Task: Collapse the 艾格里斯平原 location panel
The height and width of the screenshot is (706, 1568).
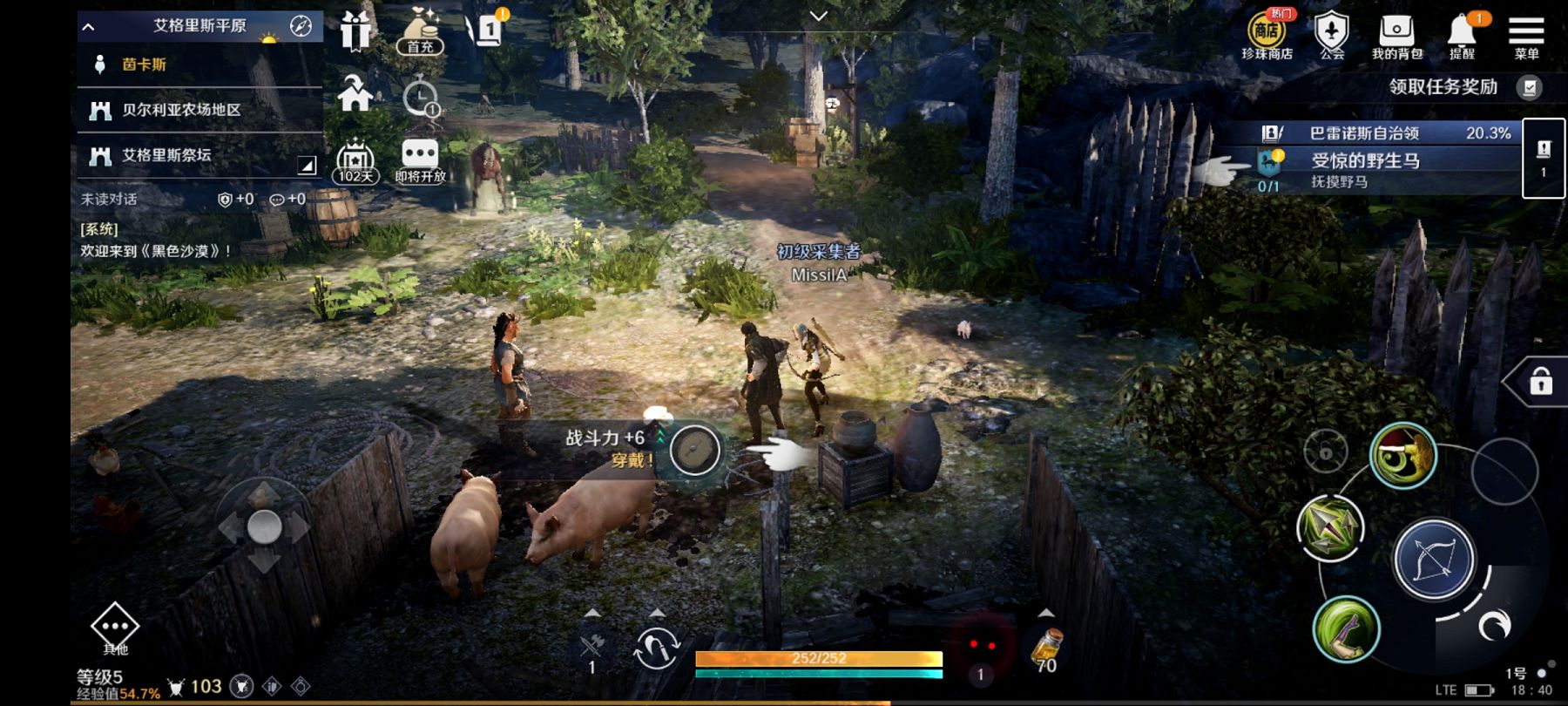Action: click(x=89, y=26)
